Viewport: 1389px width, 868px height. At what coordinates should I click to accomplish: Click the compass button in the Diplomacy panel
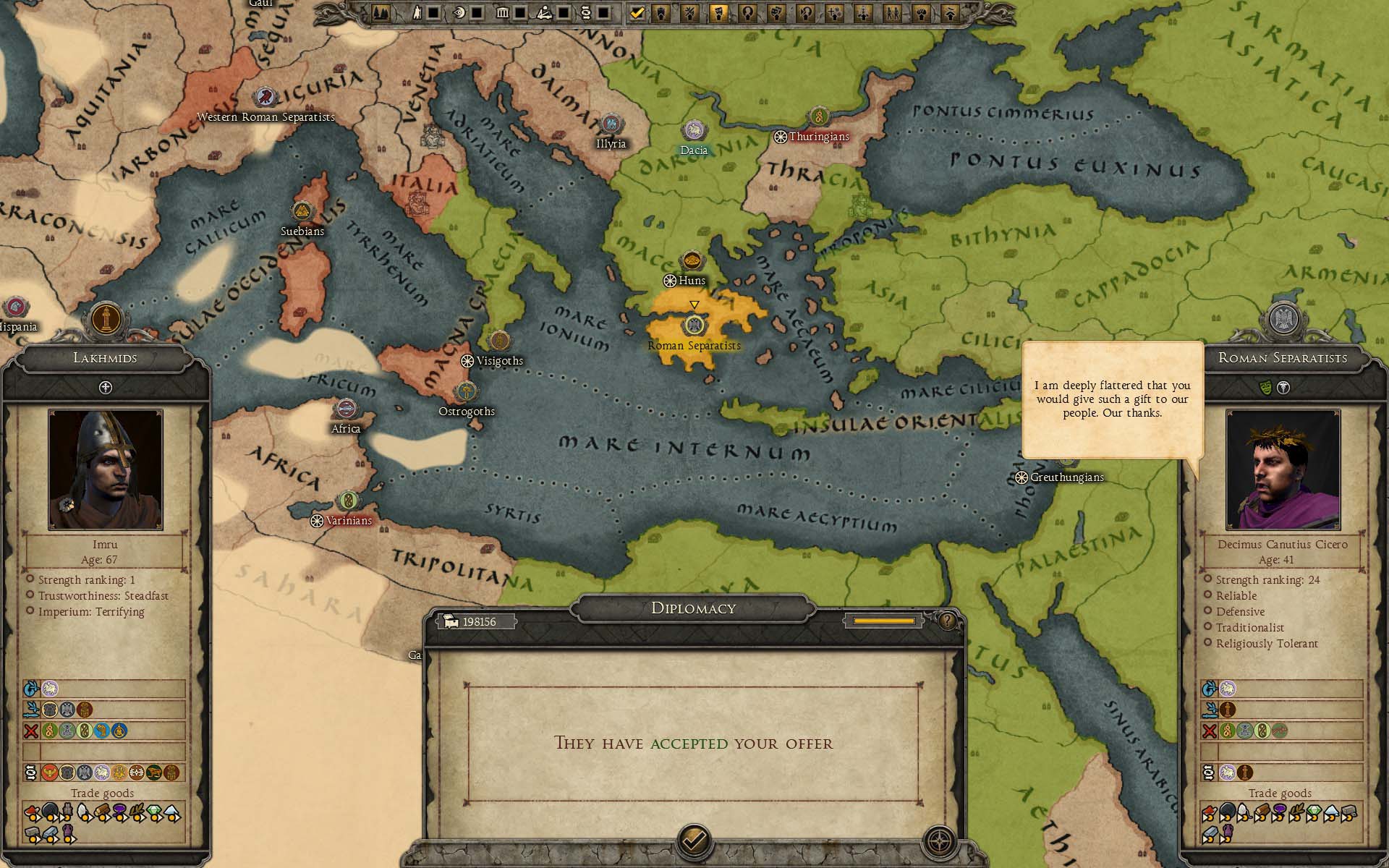point(939,841)
